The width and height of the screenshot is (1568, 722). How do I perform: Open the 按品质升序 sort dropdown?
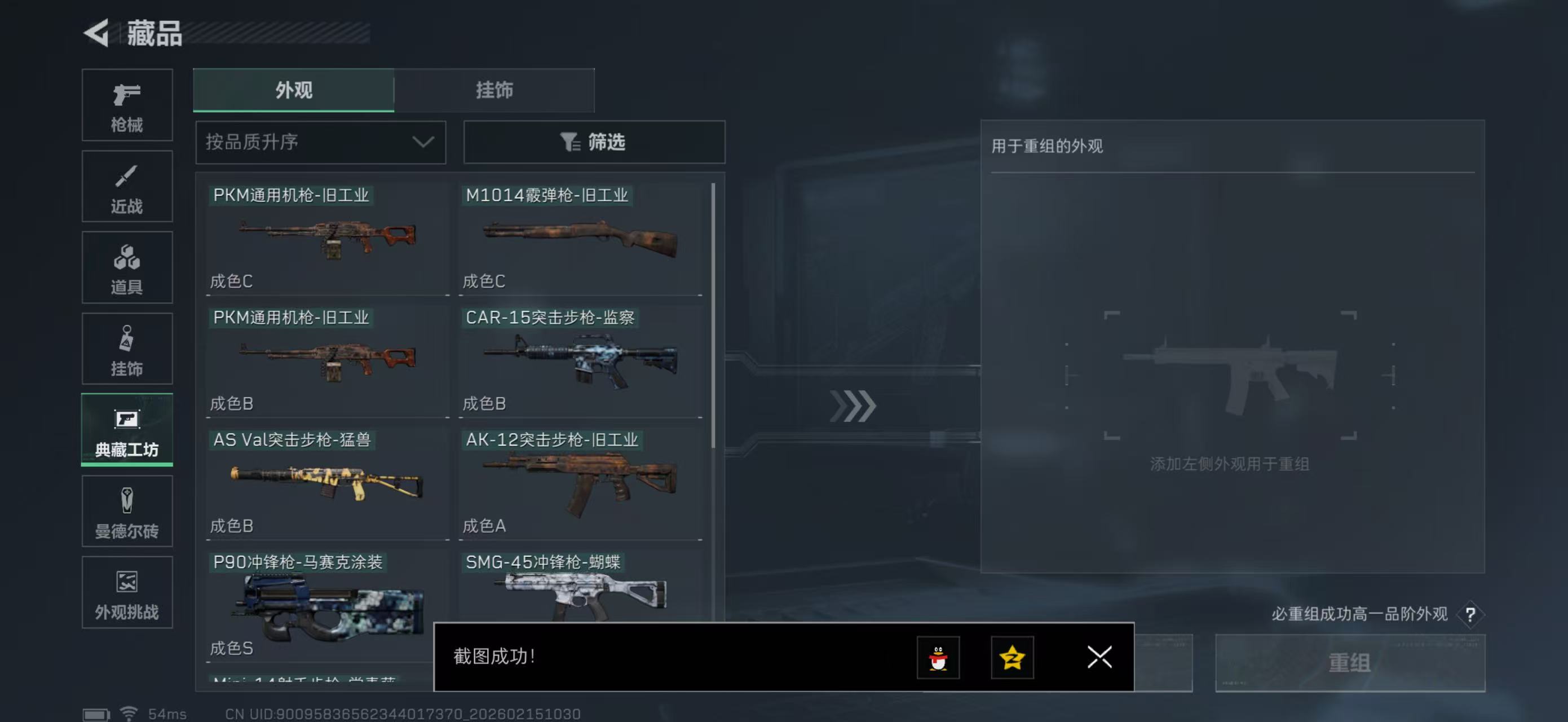click(x=320, y=142)
